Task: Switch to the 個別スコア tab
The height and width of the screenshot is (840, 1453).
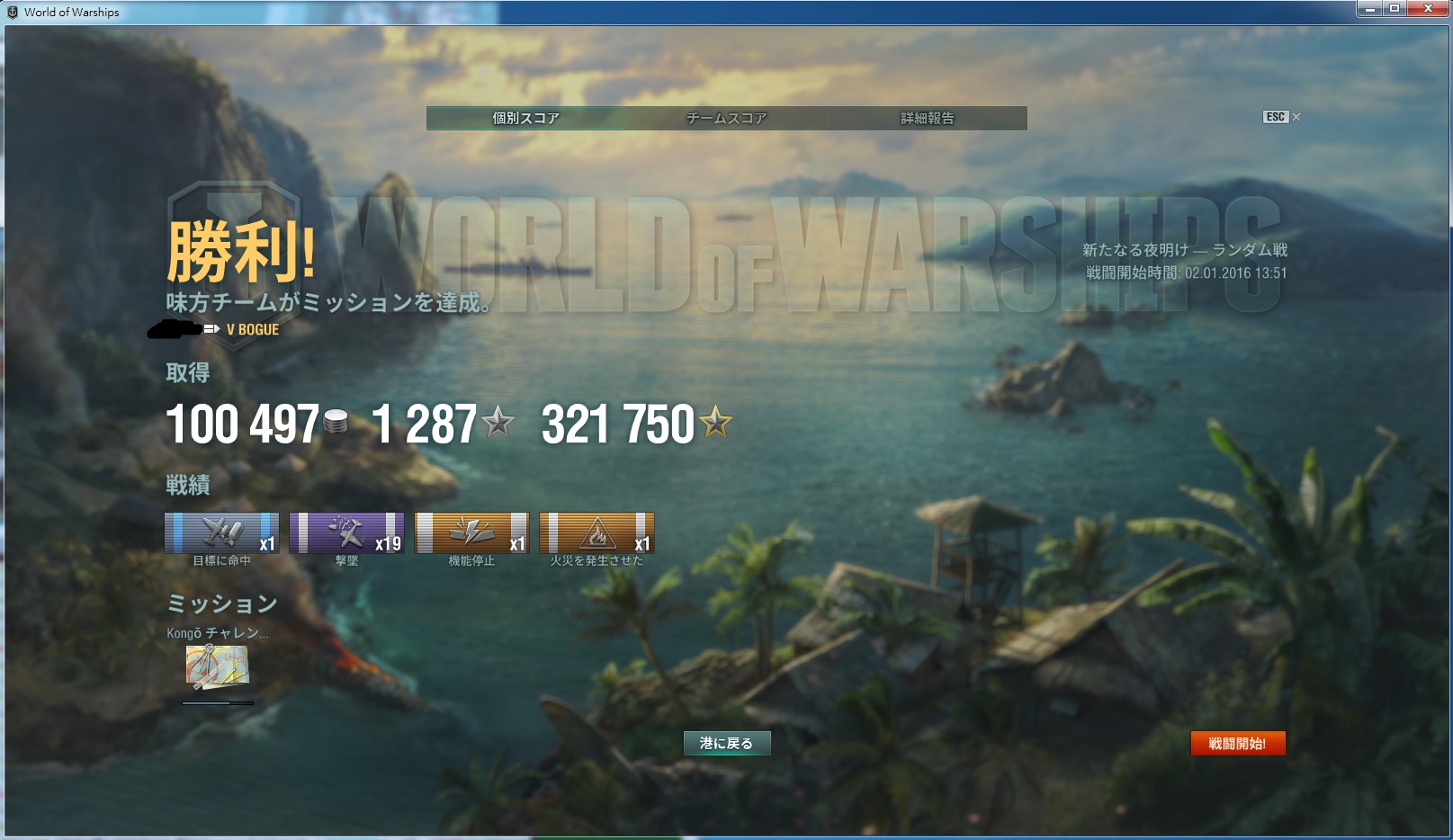Action: click(x=525, y=118)
